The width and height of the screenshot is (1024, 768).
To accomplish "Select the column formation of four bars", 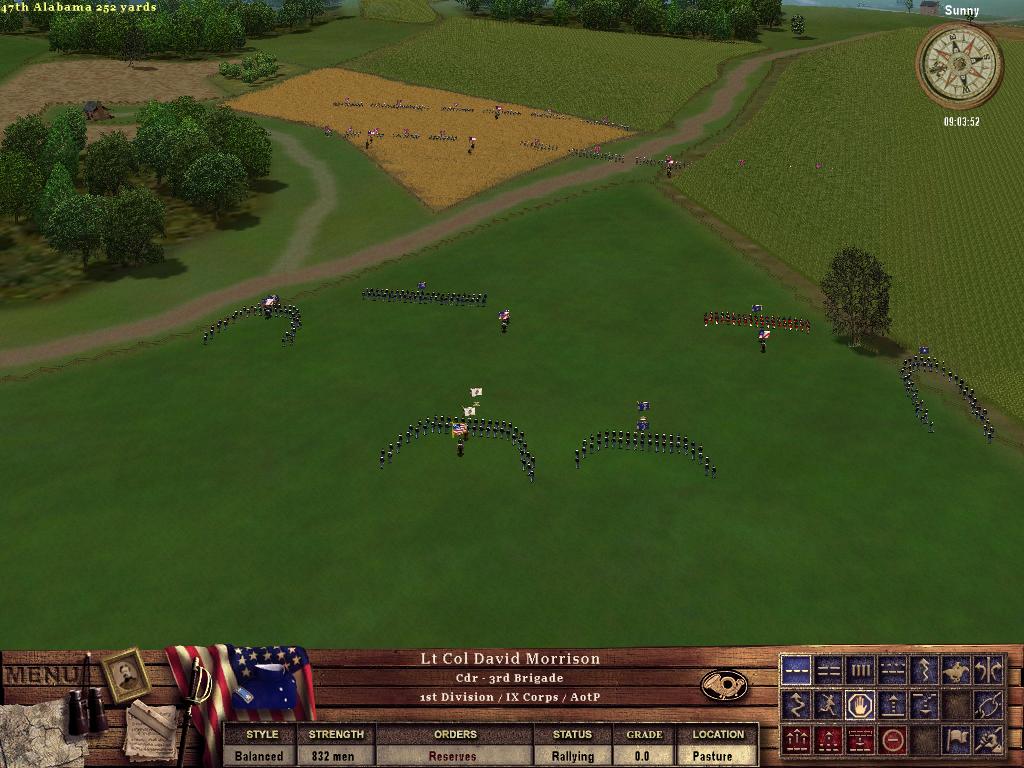I will point(860,670).
